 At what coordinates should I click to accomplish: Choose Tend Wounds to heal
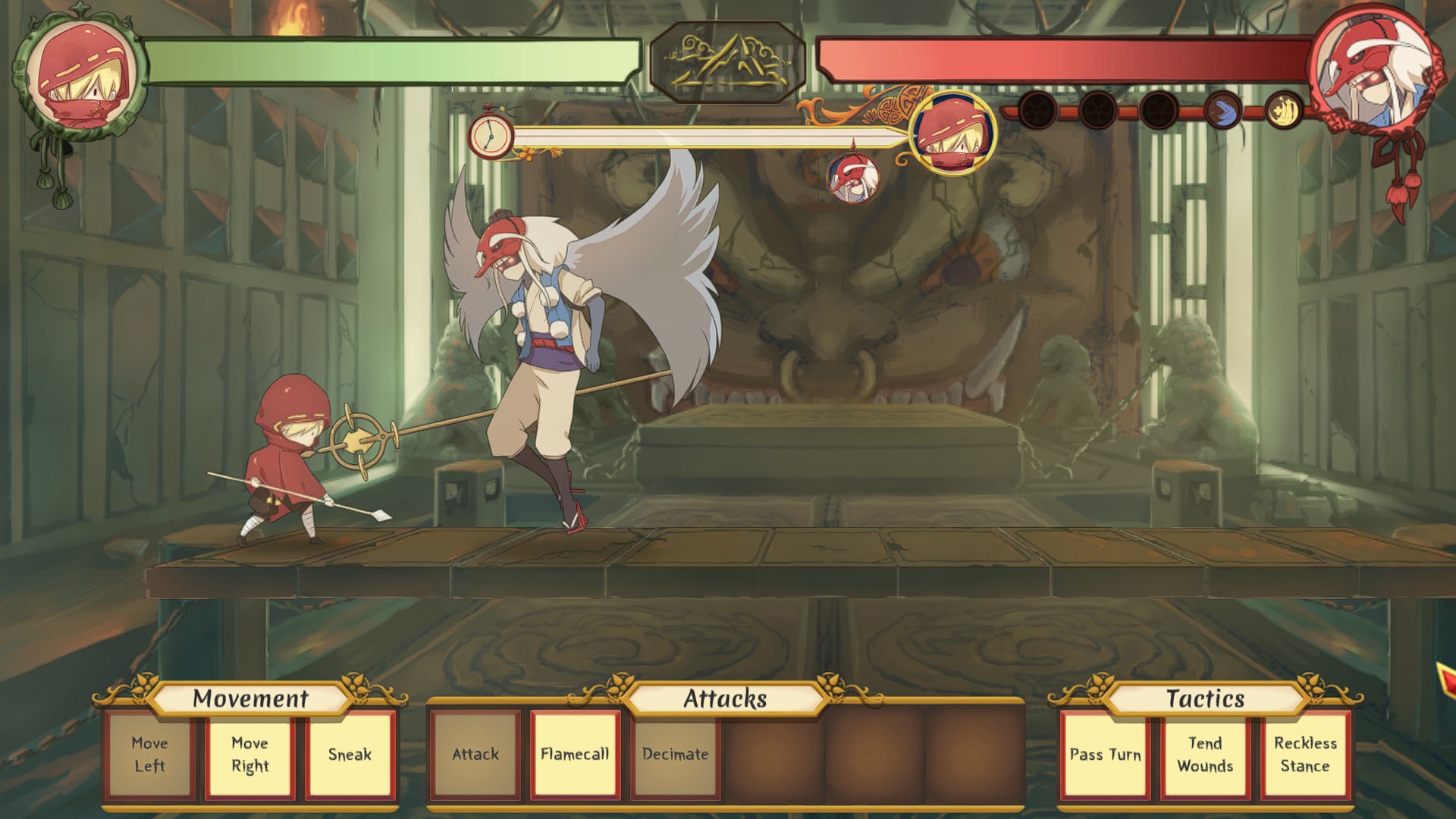[1205, 755]
